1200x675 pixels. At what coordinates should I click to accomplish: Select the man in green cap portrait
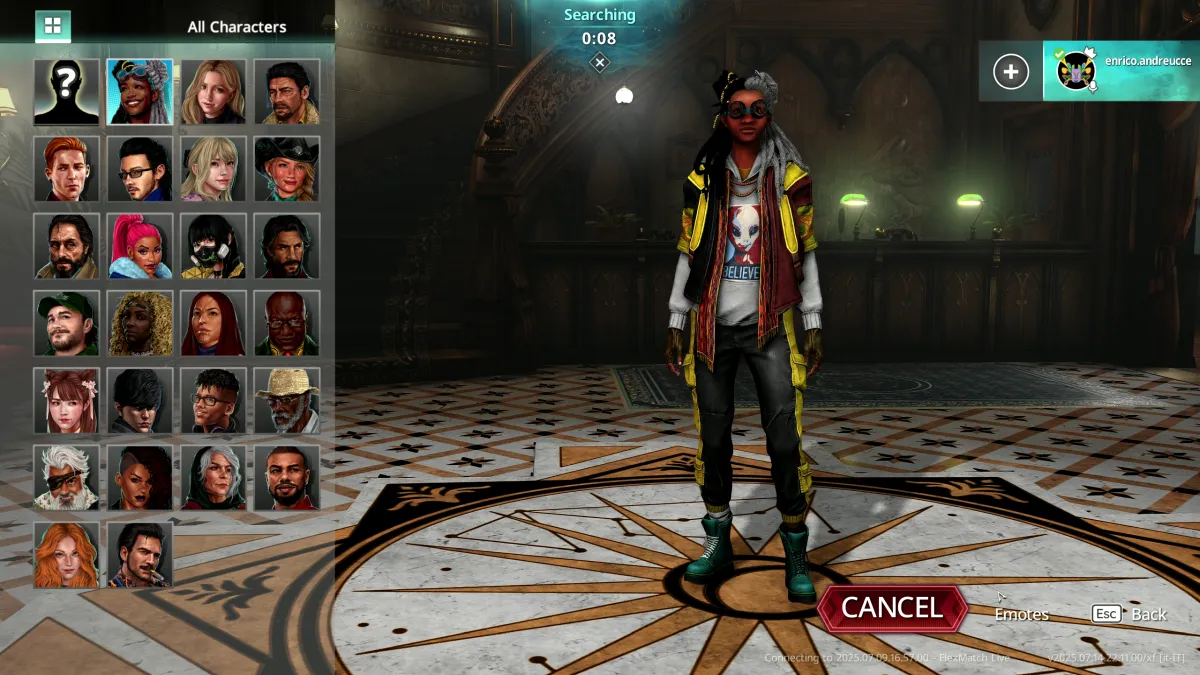pos(66,323)
